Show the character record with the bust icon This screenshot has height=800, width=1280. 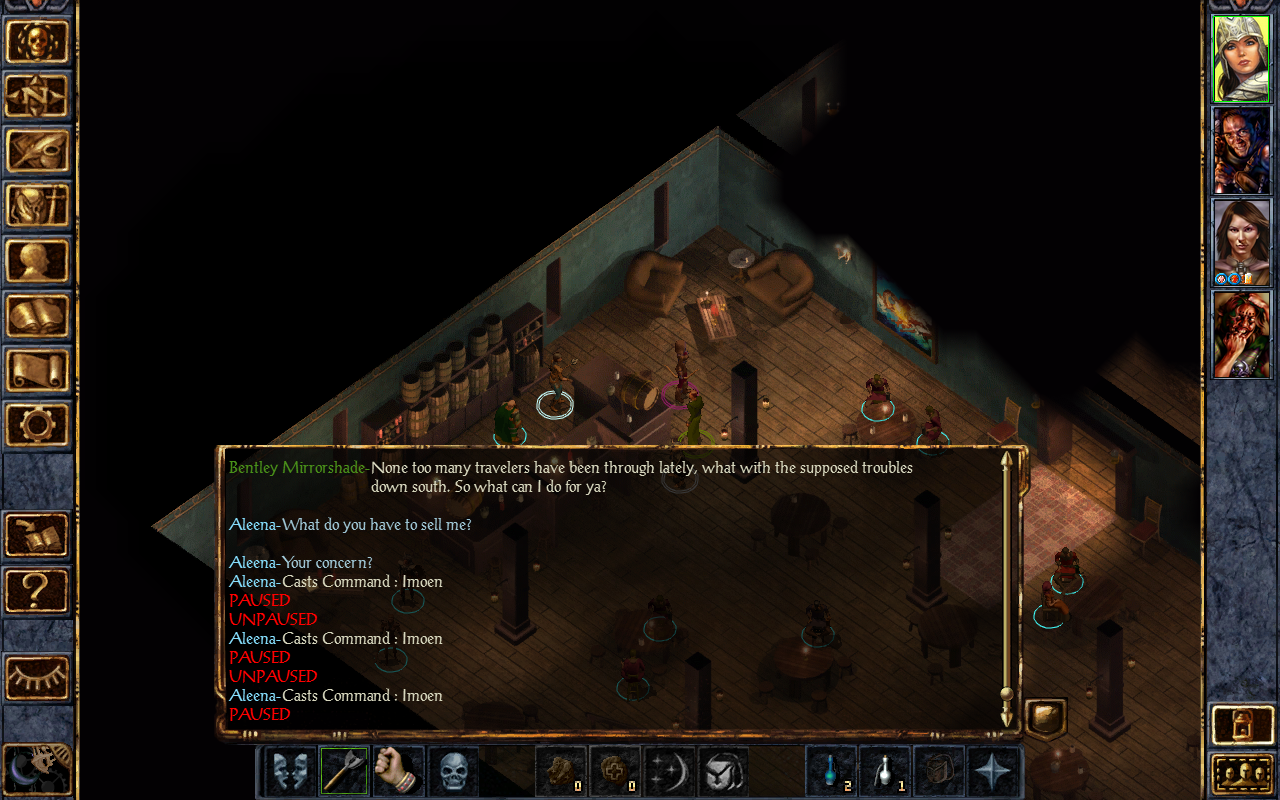pyautogui.click(x=38, y=261)
